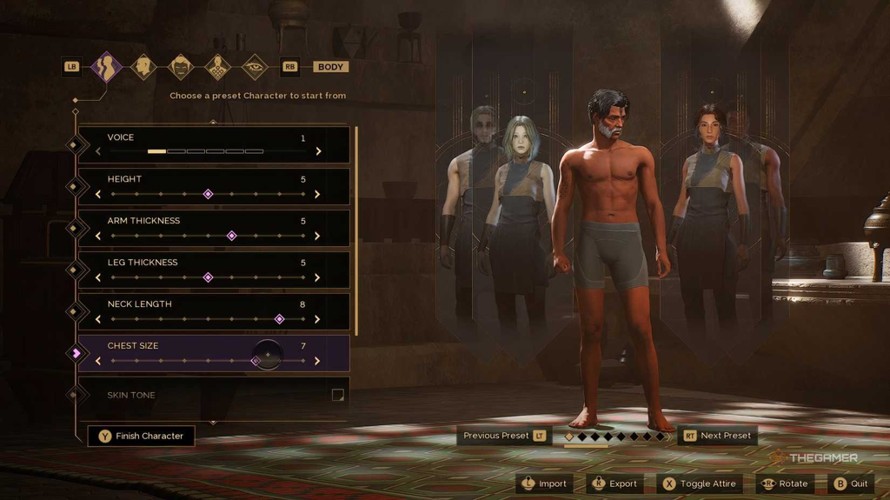This screenshot has width=890, height=500.
Task: Raise Neck Length with right arrow
Action: pyautogui.click(x=318, y=320)
